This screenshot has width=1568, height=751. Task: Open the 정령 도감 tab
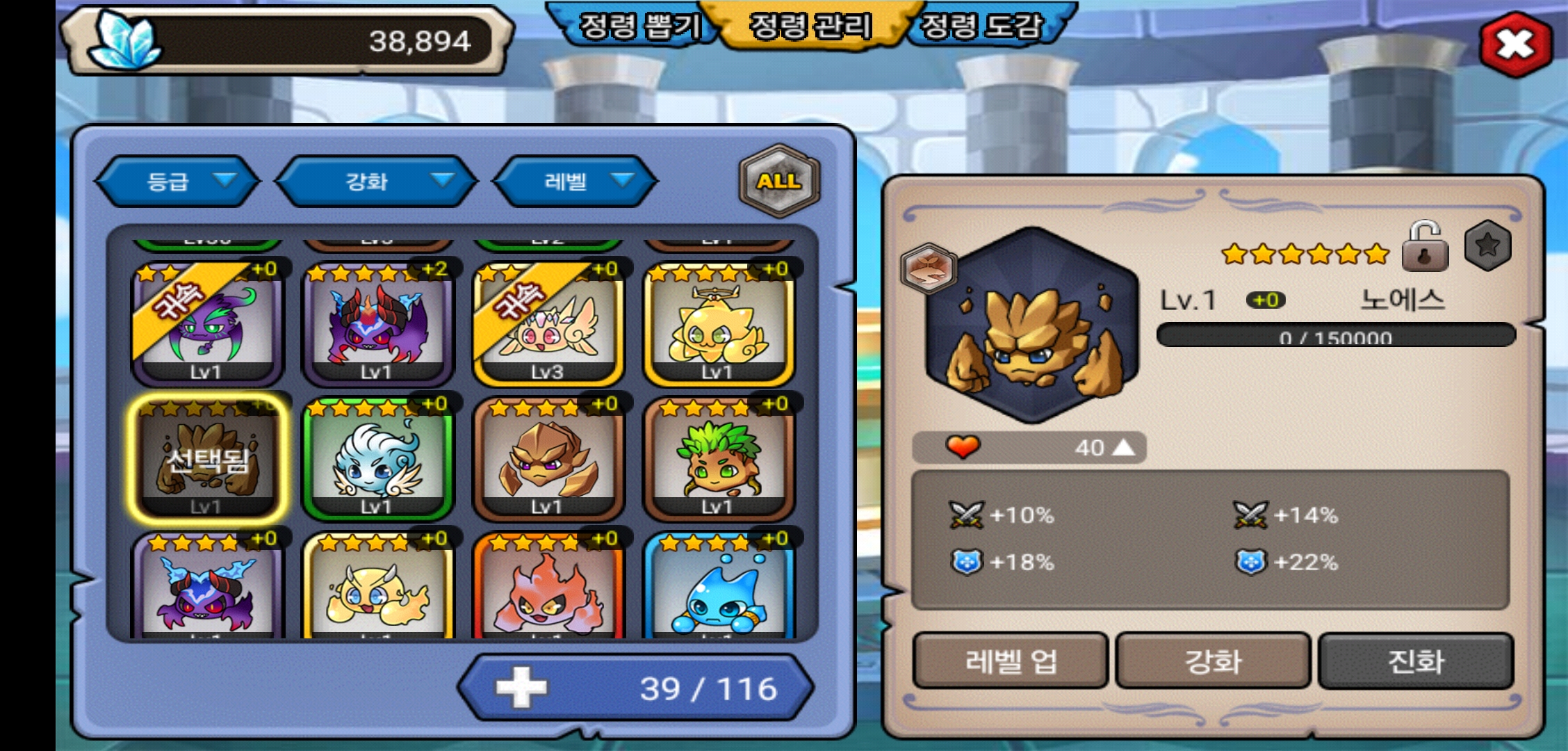(981, 26)
